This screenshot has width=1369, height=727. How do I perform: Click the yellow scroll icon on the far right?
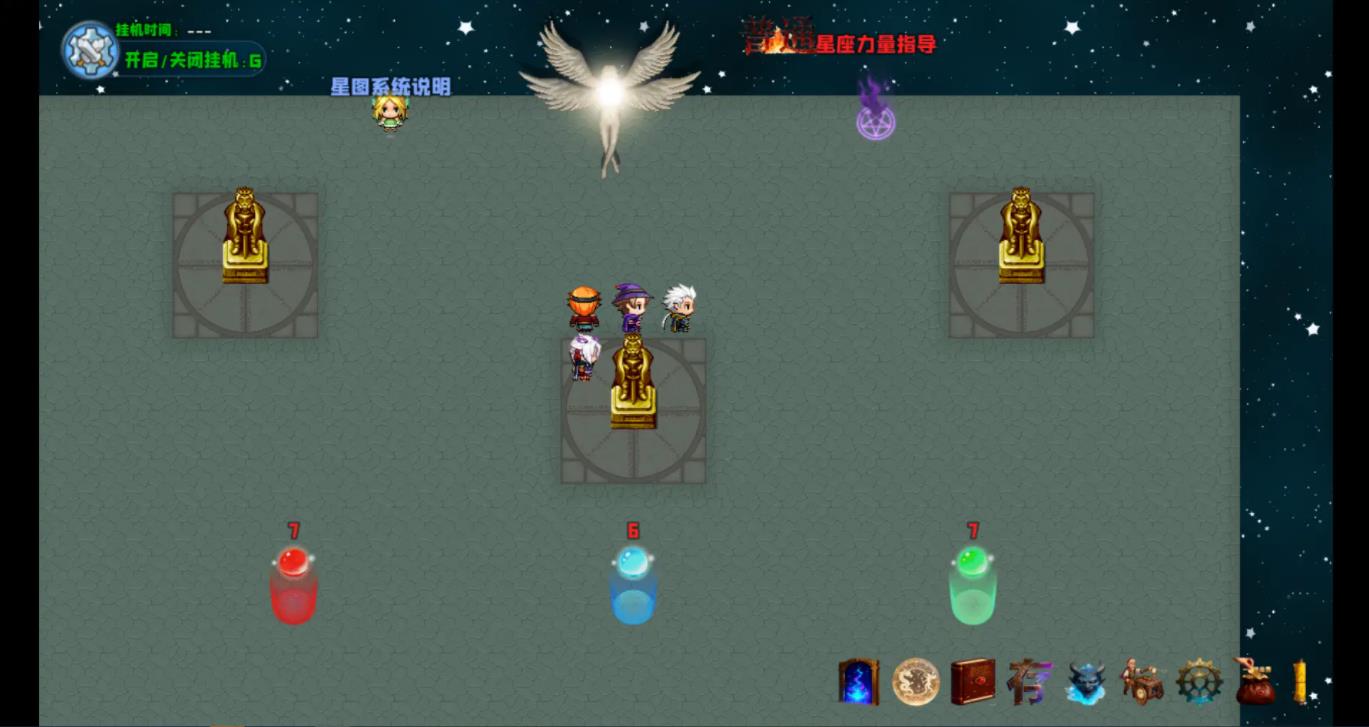(1301, 682)
